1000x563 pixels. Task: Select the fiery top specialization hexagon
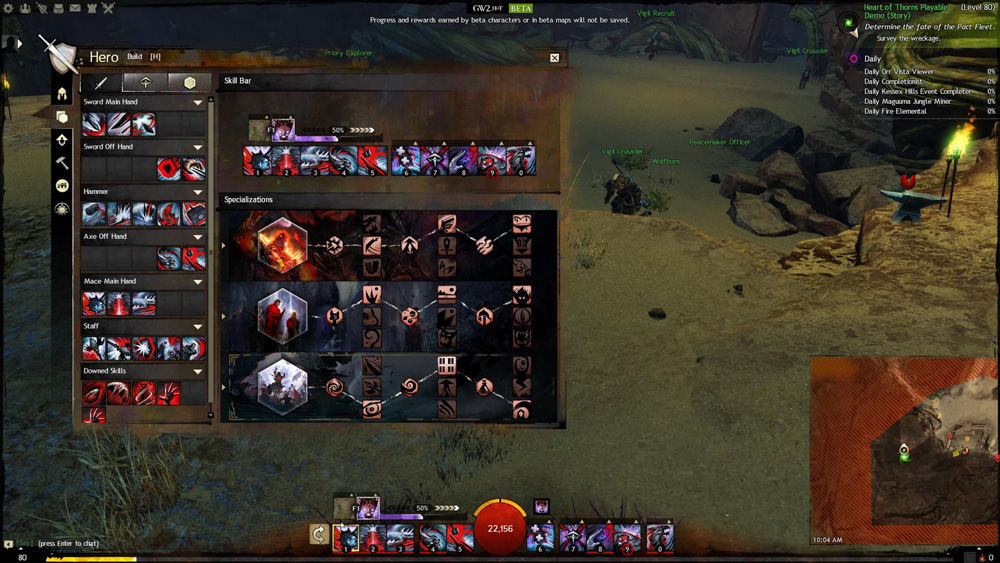(x=282, y=245)
